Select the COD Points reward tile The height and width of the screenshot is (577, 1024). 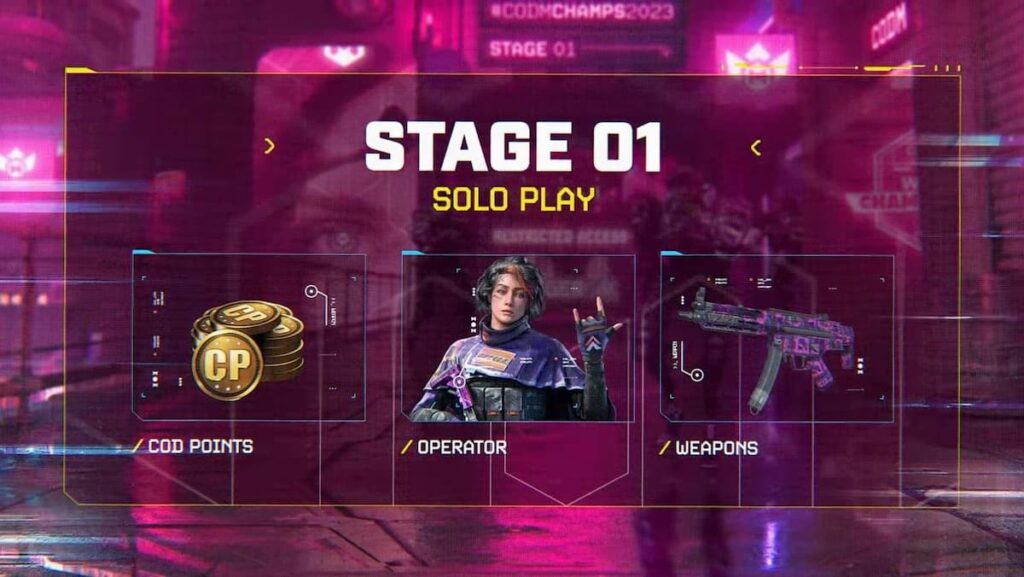click(249, 338)
